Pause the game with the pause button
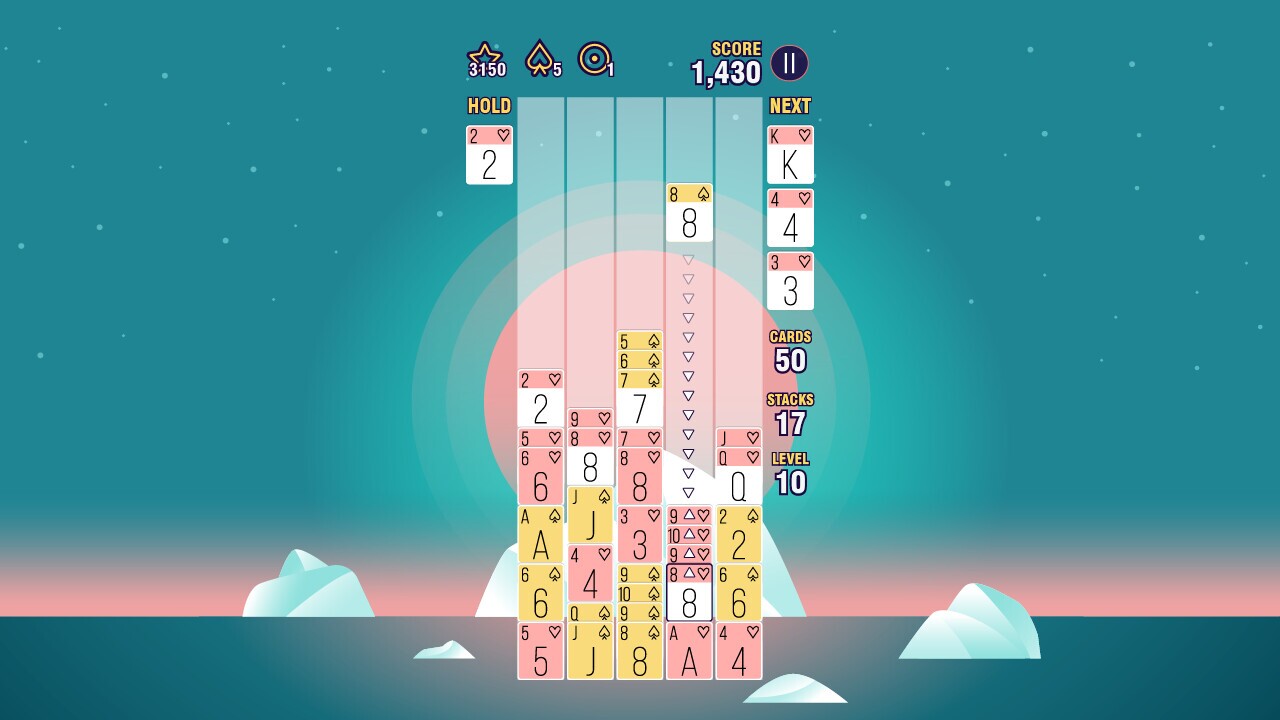The width and height of the screenshot is (1280, 720). point(789,64)
